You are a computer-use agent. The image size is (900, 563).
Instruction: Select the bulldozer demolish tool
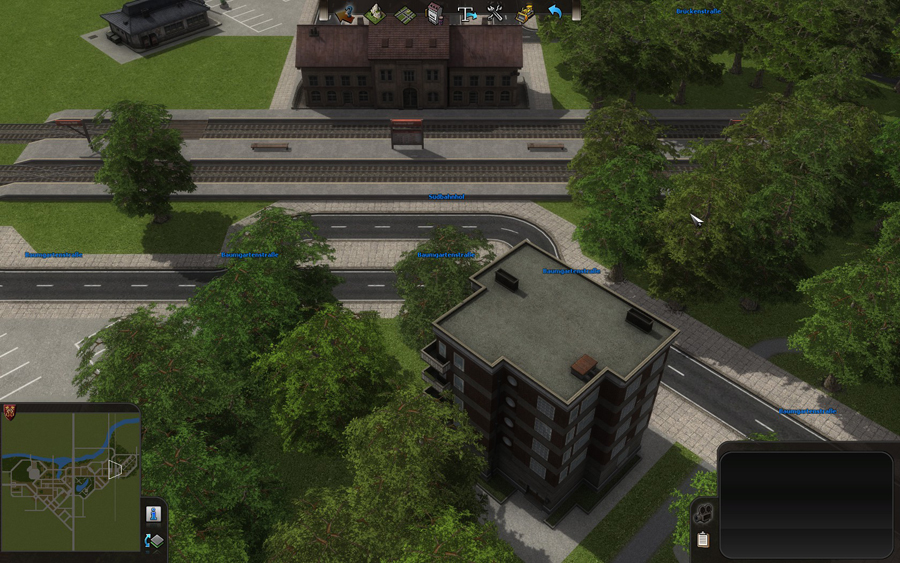pos(524,14)
